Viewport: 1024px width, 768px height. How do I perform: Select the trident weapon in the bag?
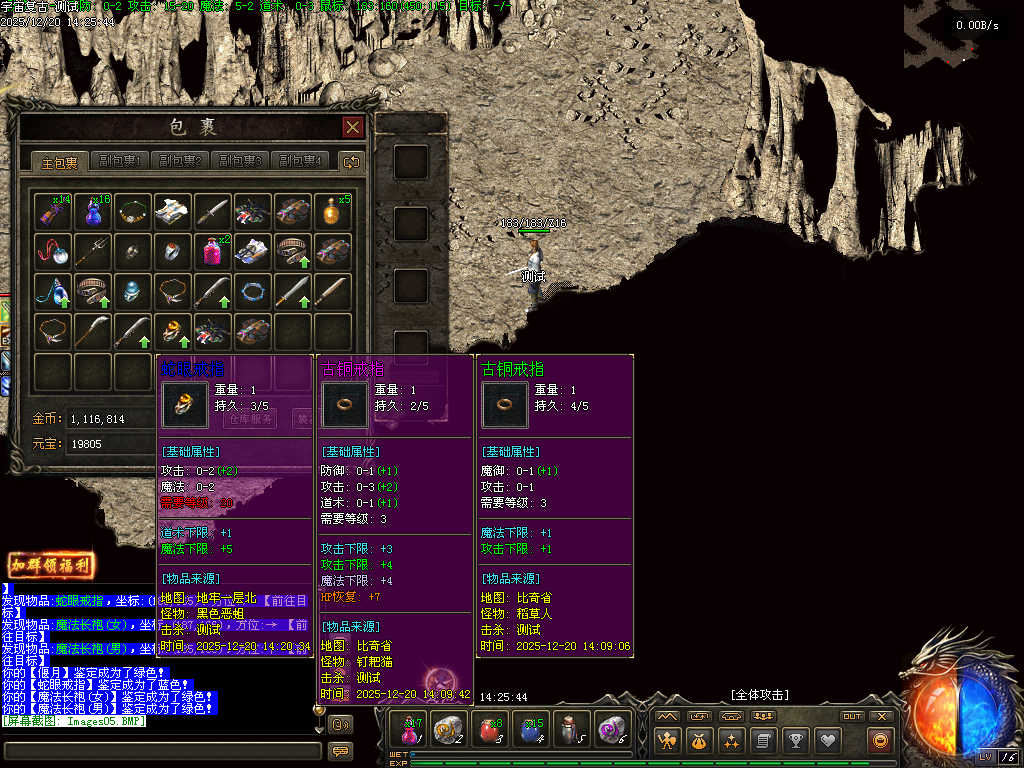93,250
